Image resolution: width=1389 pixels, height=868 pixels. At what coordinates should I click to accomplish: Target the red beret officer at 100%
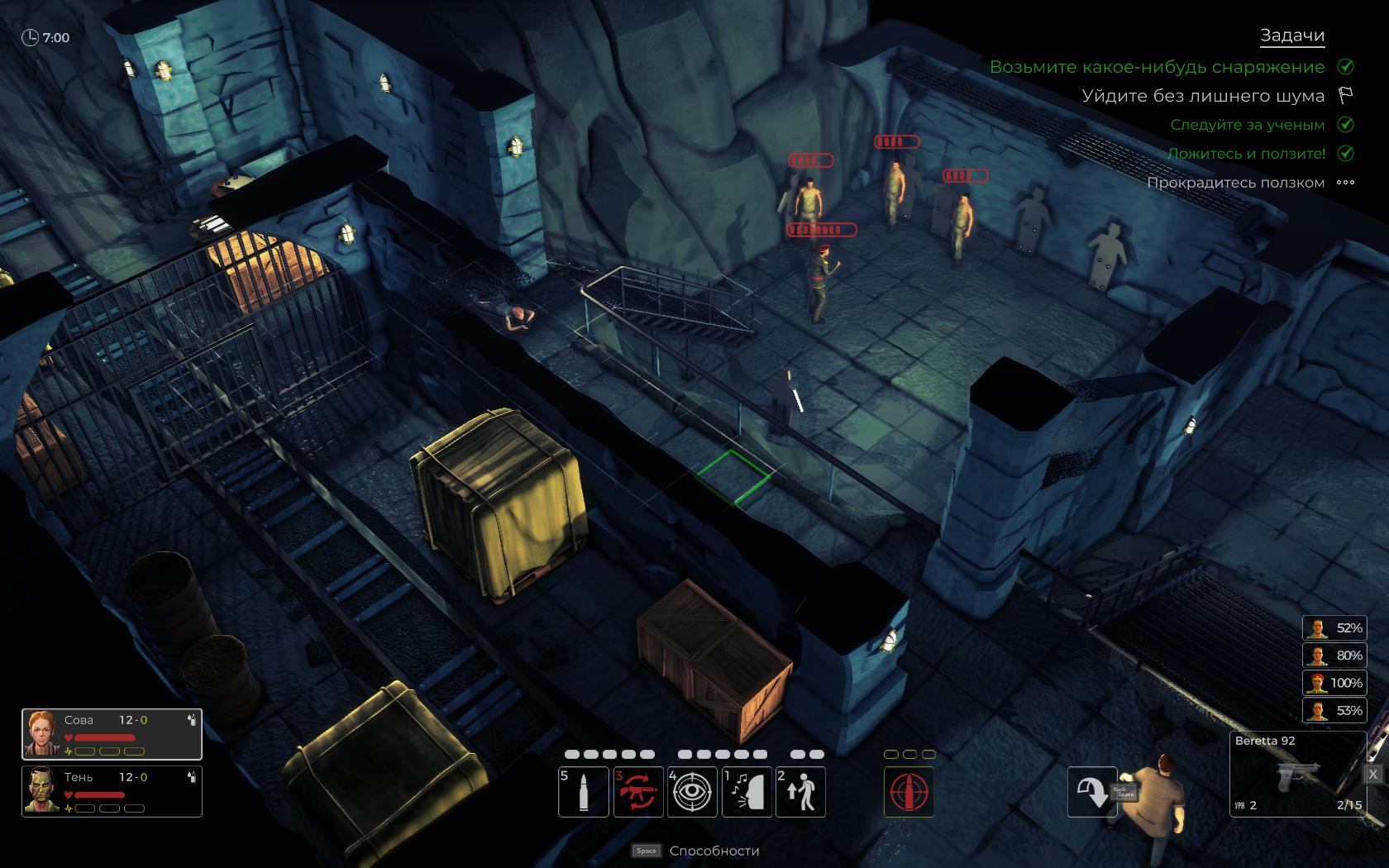click(1334, 683)
